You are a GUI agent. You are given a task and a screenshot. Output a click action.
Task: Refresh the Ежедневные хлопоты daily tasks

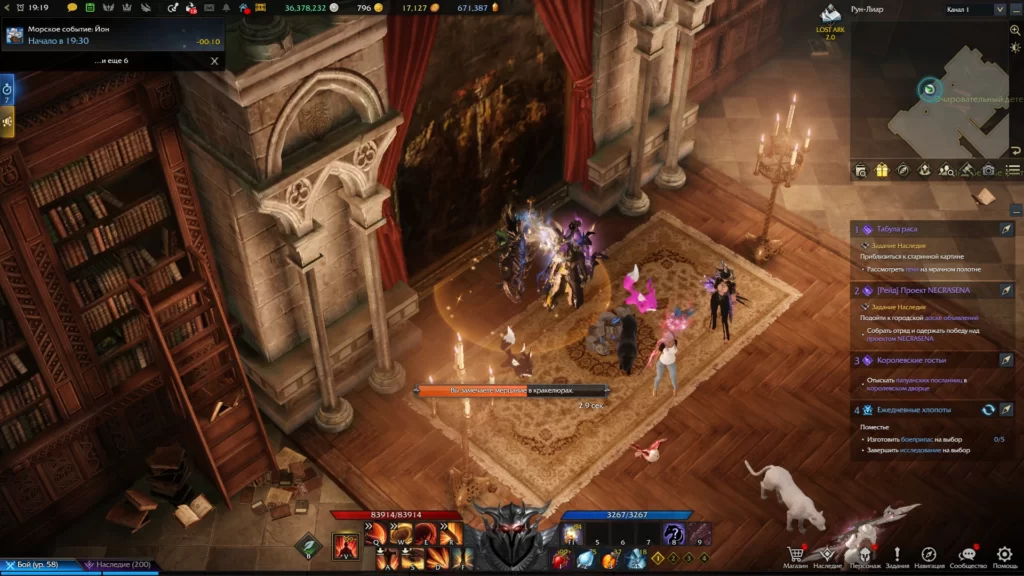click(x=988, y=410)
